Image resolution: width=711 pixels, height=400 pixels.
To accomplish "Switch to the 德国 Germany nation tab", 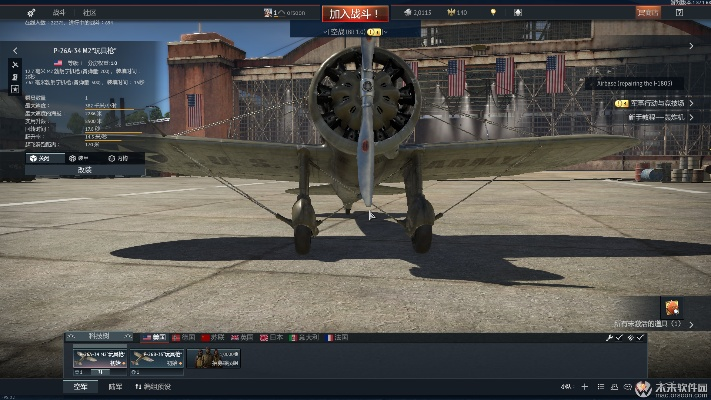I will (185, 338).
